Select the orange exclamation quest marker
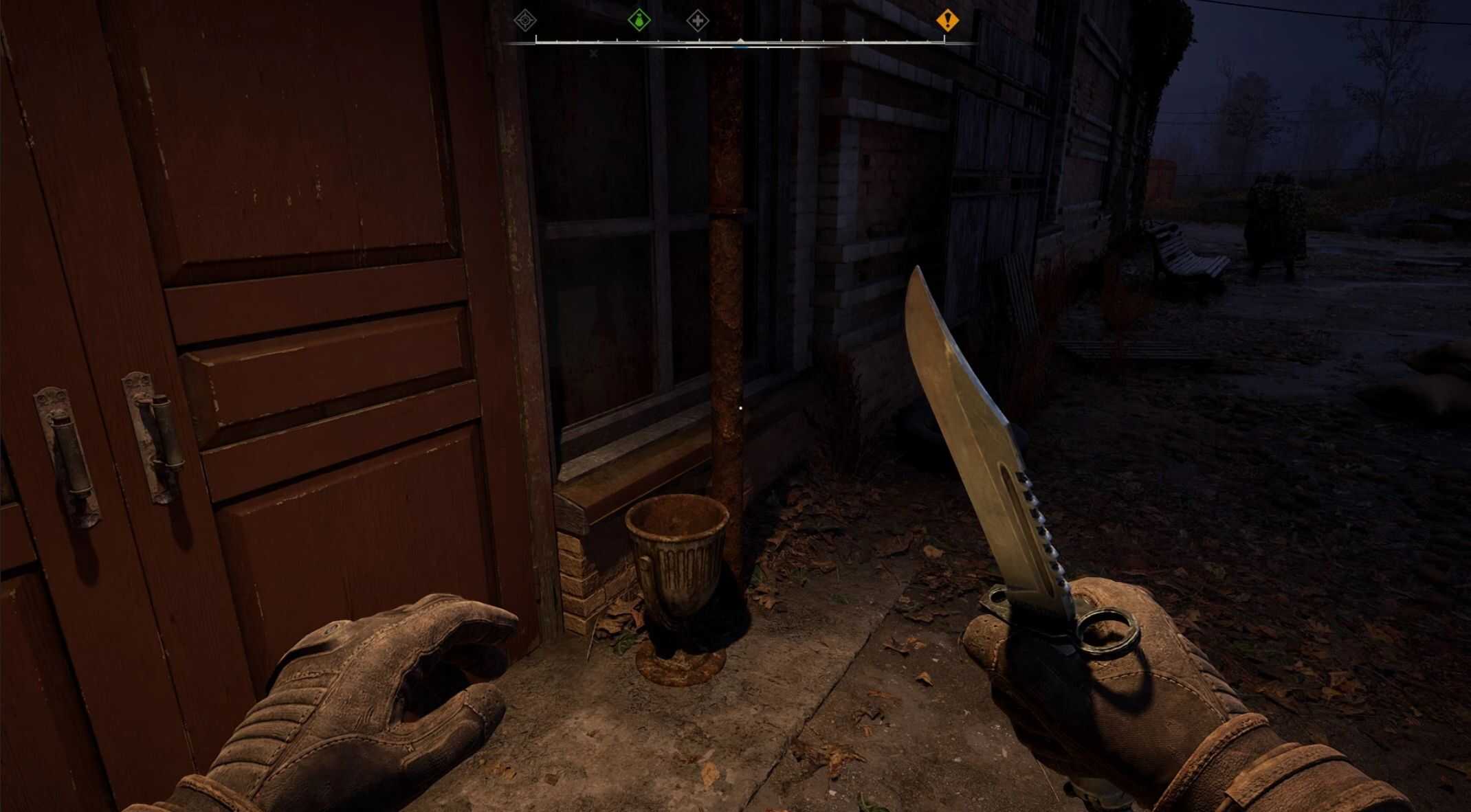1471x812 pixels. pyautogui.click(x=947, y=21)
